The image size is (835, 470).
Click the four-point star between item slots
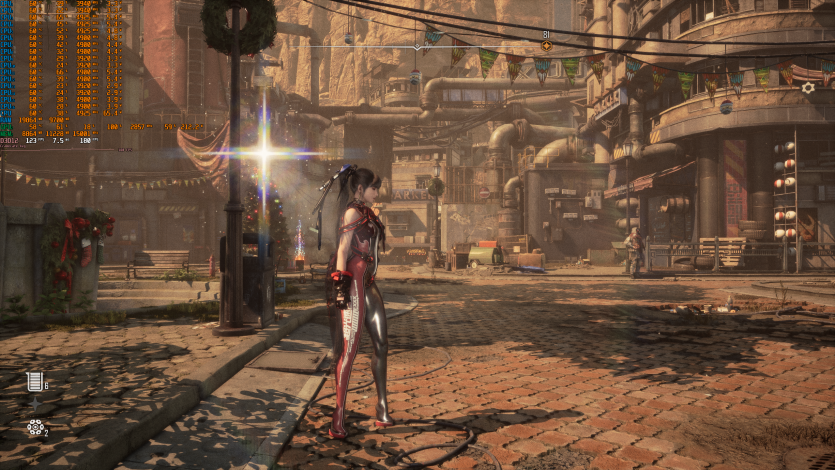pyautogui.click(x=35, y=405)
